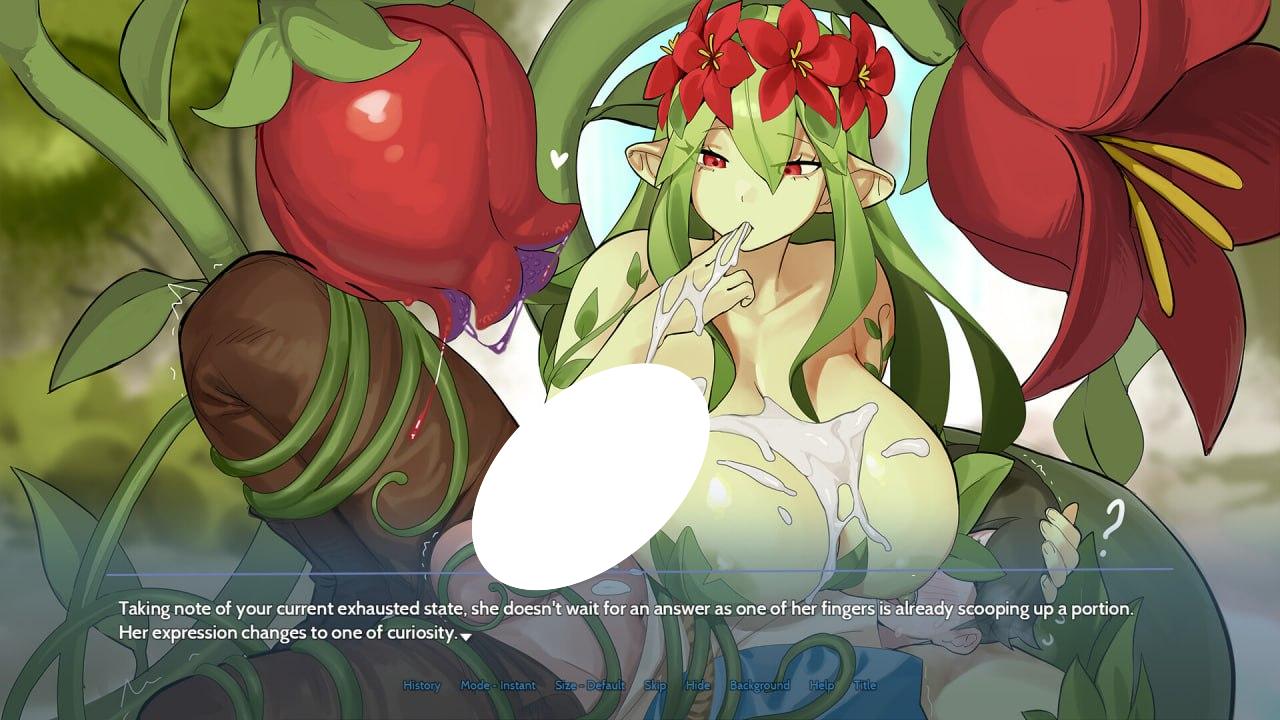Return to the Title screen
This screenshot has height=720, width=1280.
click(x=864, y=686)
